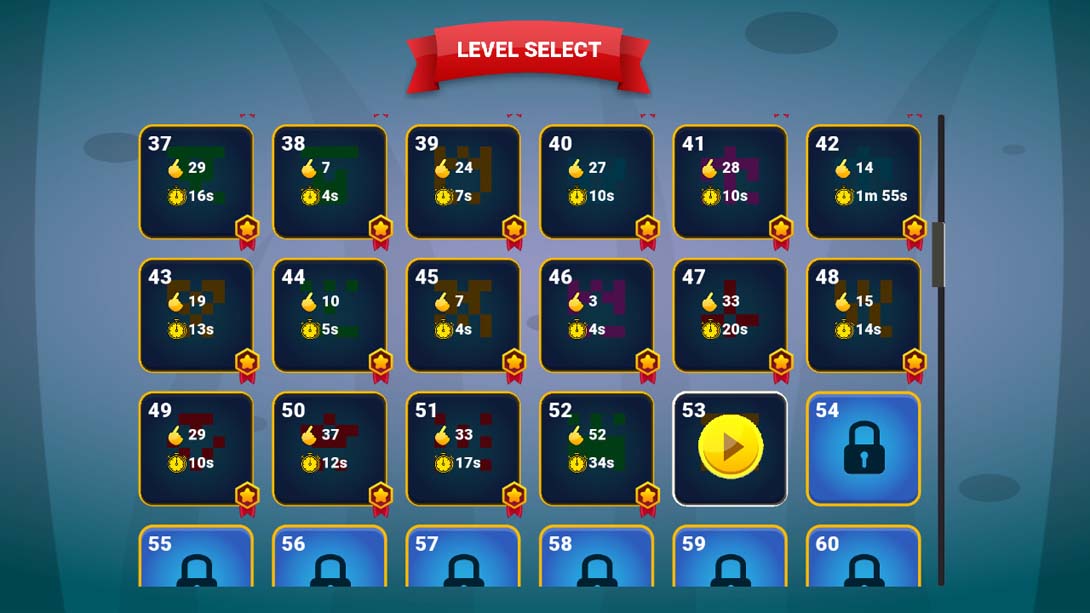Select the level 41 tile
Viewport: 1090px width, 613px height.
730,182
